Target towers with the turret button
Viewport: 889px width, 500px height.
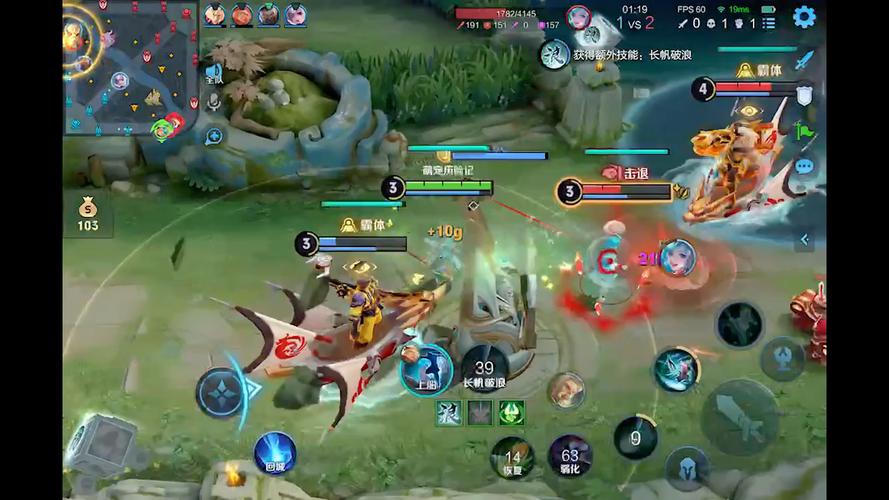point(782,357)
